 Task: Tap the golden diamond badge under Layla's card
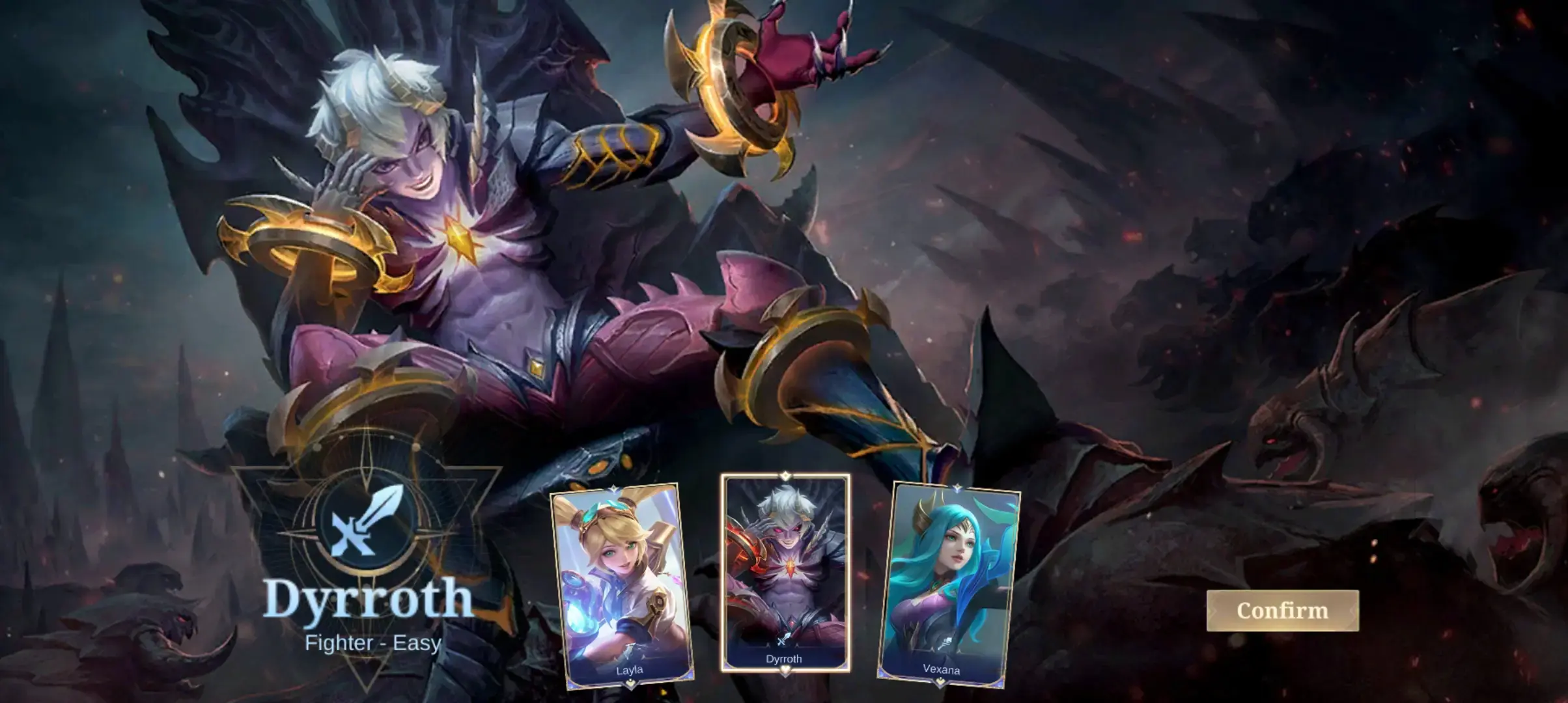click(x=631, y=683)
